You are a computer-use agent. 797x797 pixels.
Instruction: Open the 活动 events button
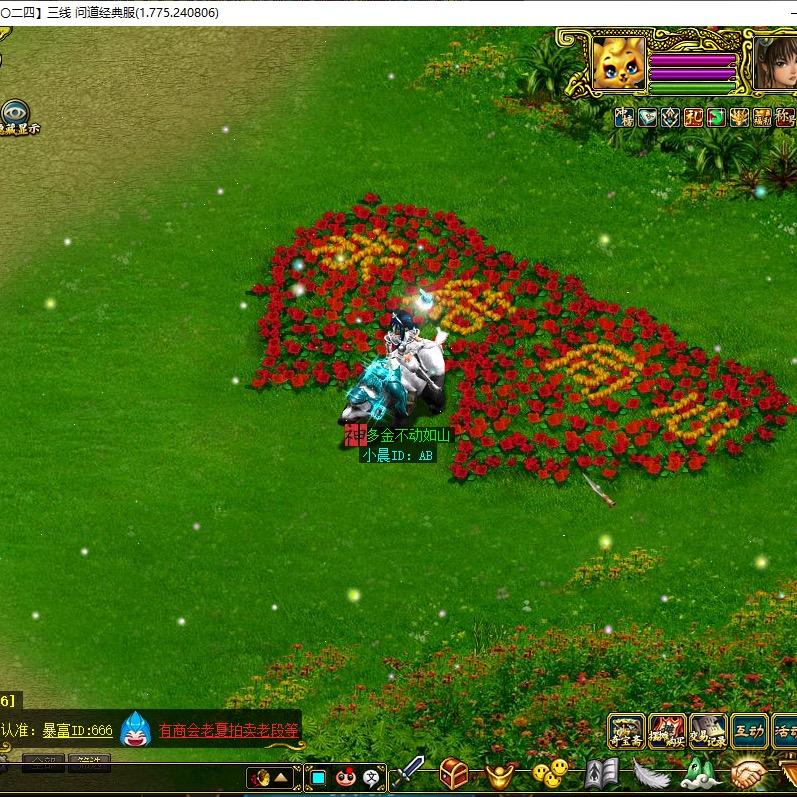(785, 731)
